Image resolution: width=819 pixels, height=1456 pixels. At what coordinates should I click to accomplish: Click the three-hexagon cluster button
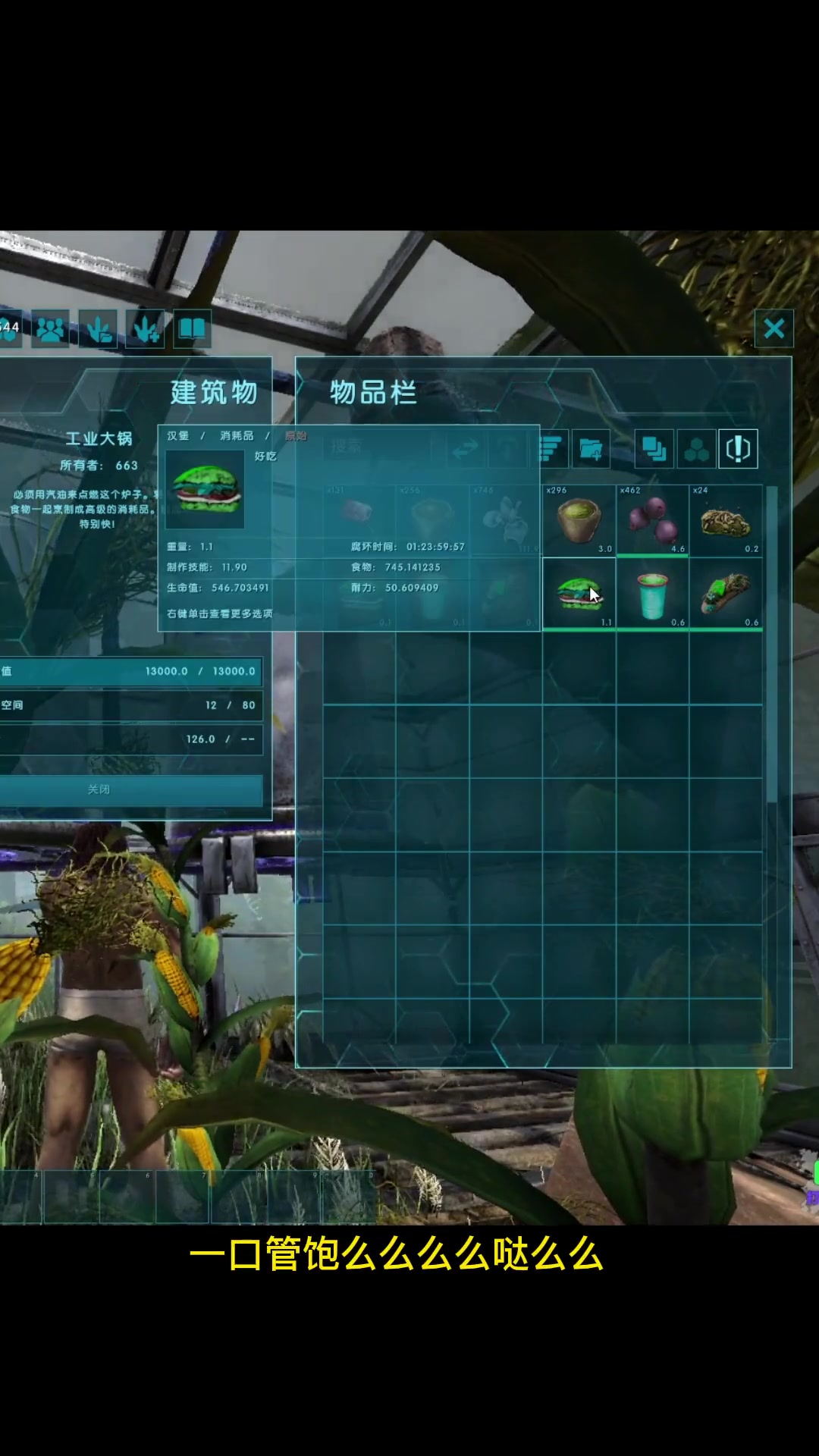click(x=696, y=449)
